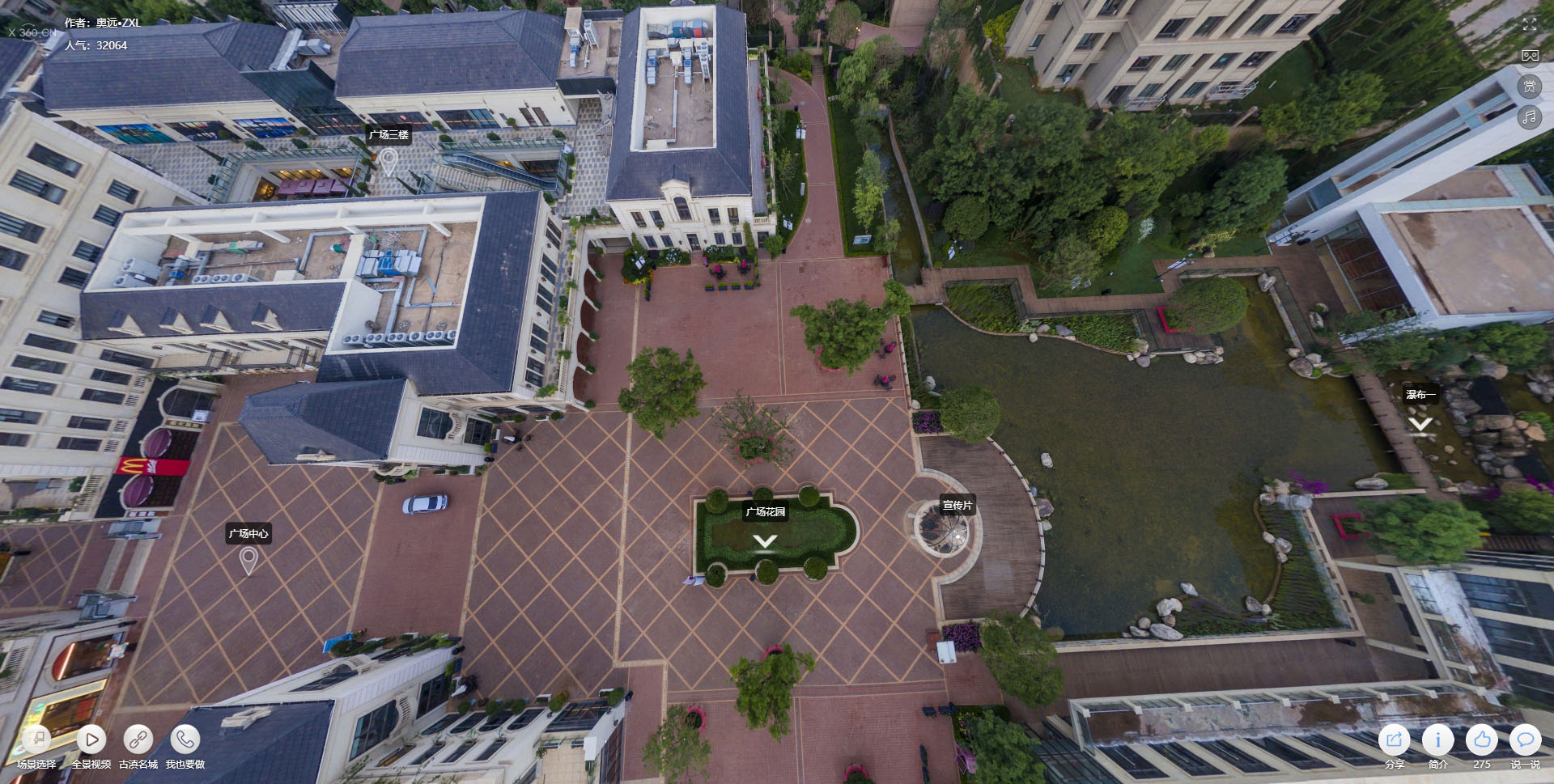
Task: Give a thumbs-up like
Action: [x=1482, y=740]
